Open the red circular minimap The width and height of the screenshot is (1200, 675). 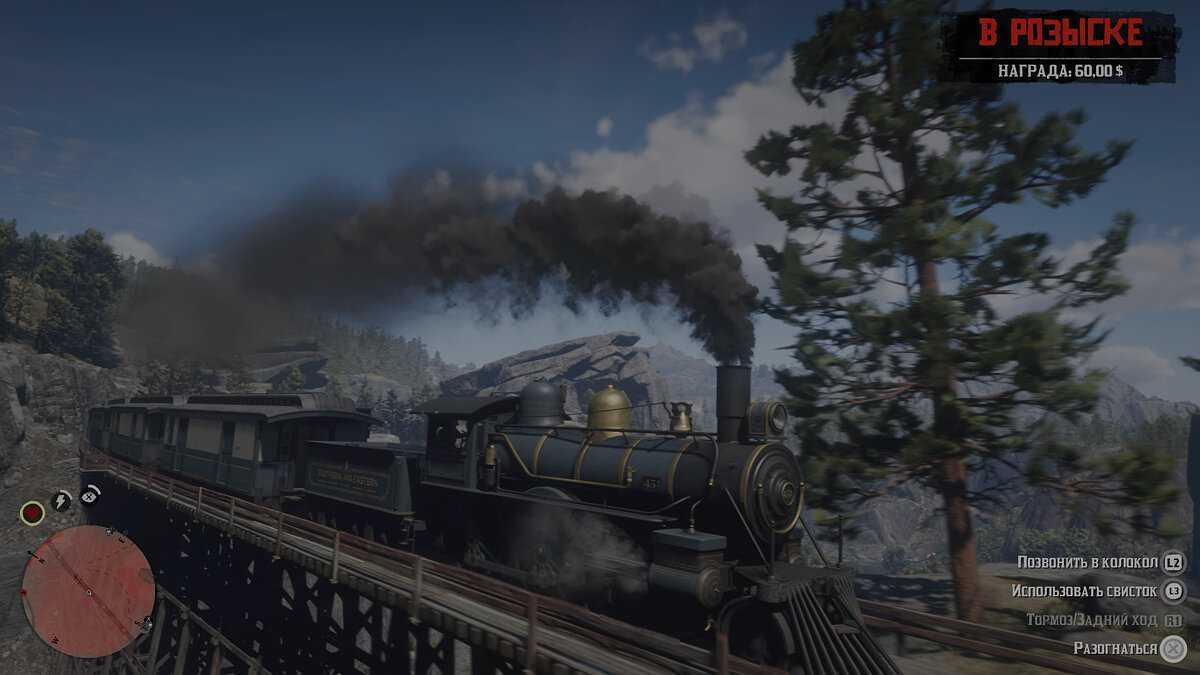pyautogui.click(x=88, y=591)
